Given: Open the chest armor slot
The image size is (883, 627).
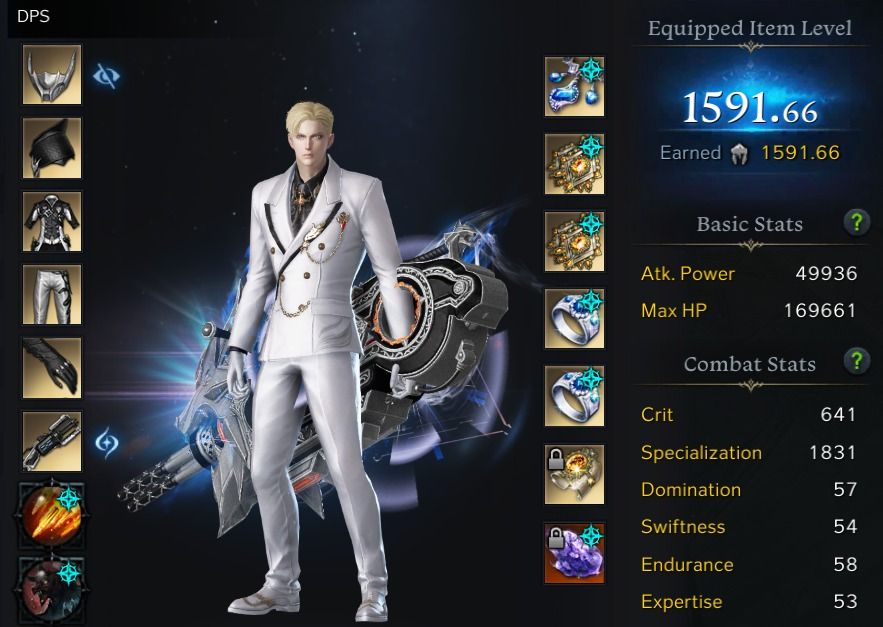Looking at the screenshot, I should 52,222.
